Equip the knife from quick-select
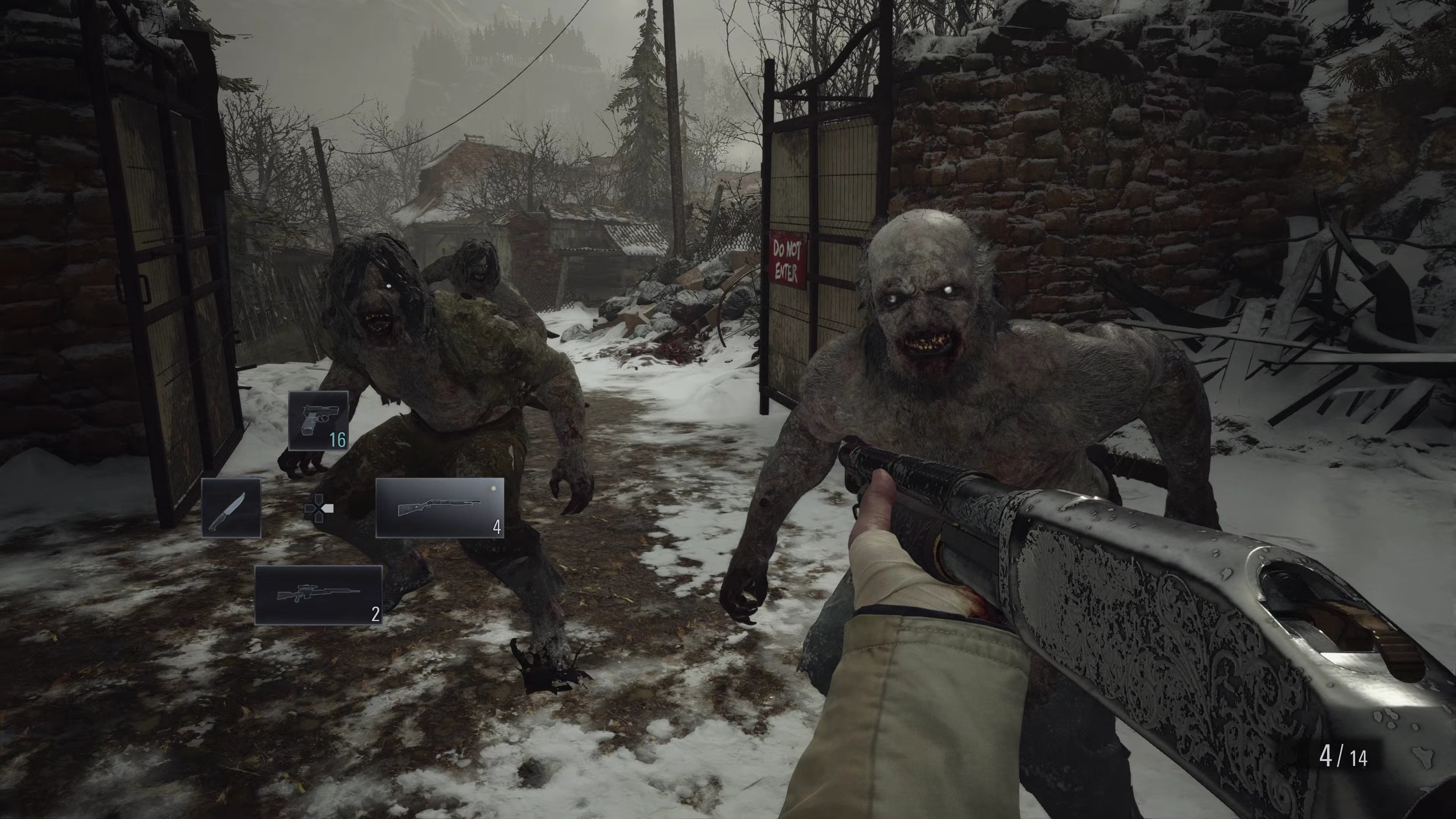This screenshot has height=819, width=1456. [231, 508]
